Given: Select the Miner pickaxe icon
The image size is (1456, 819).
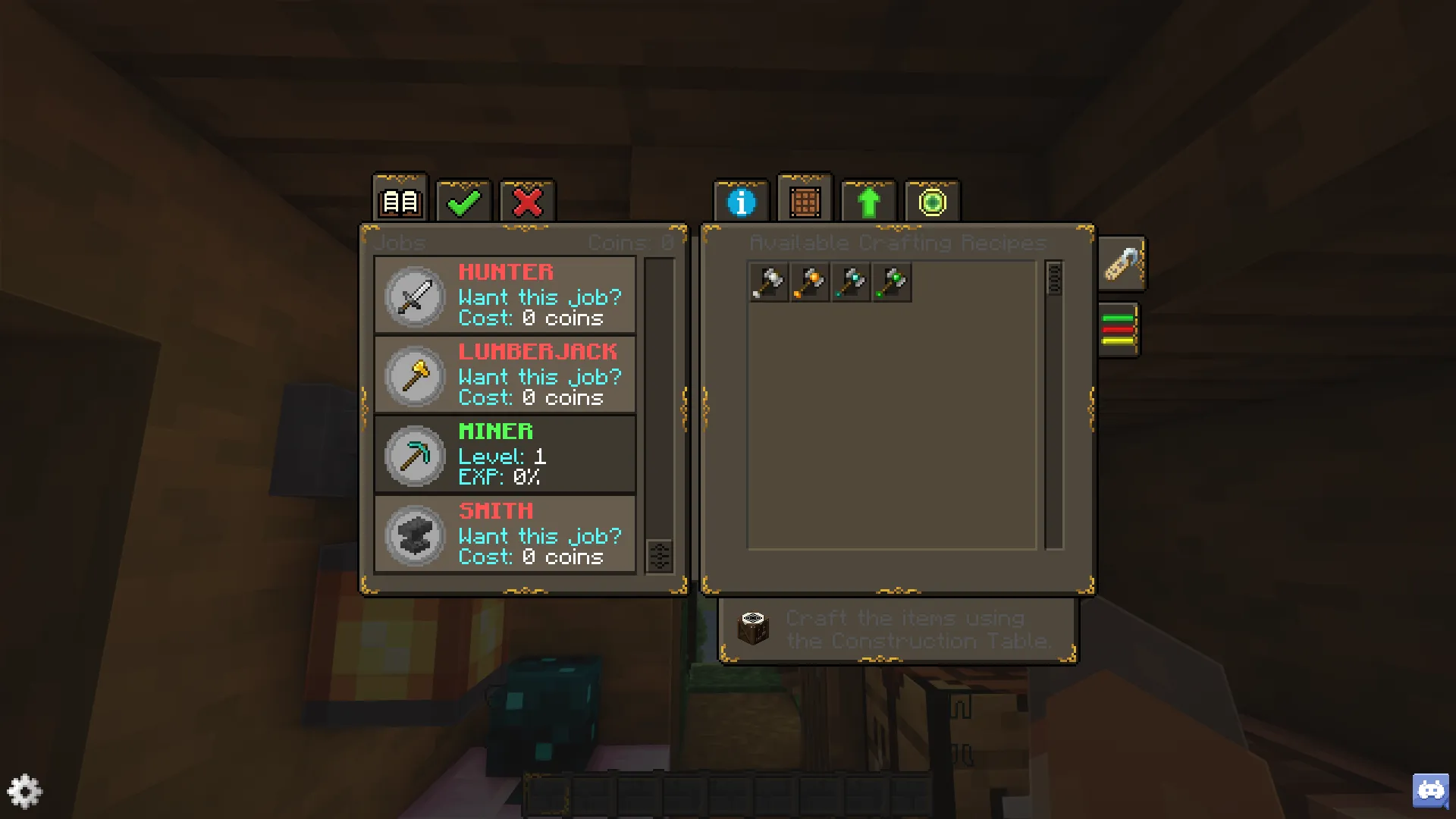Looking at the screenshot, I should point(414,456).
